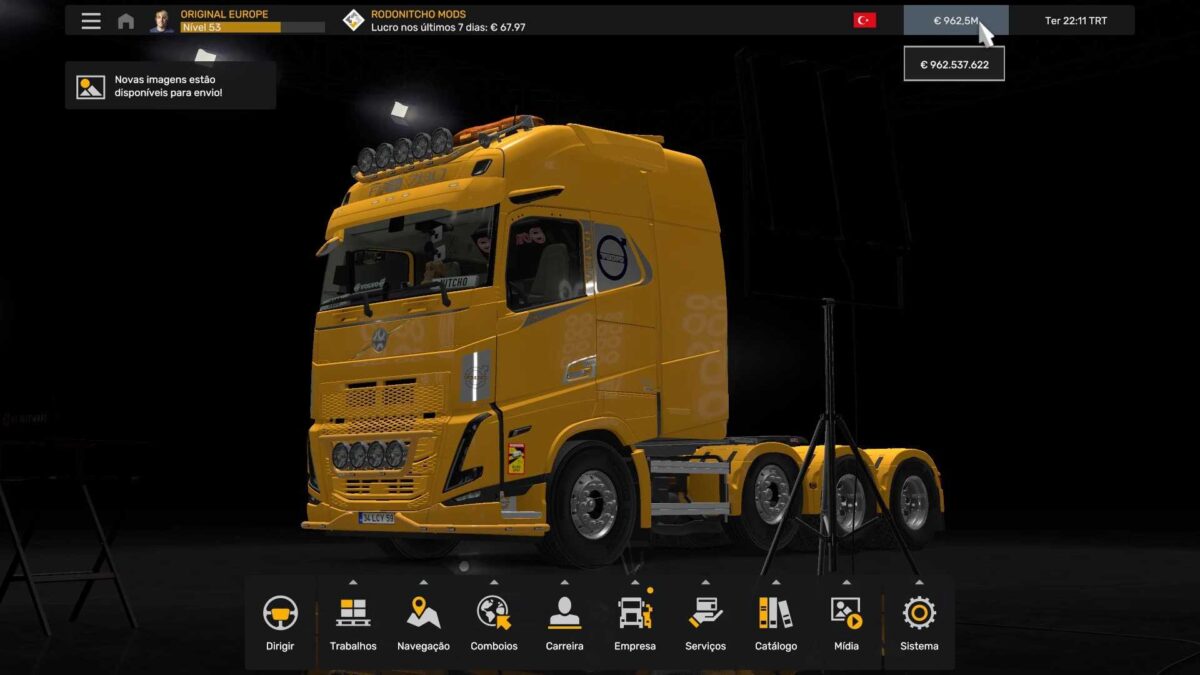Open the Trabalhos jobs menu

coord(353,622)
